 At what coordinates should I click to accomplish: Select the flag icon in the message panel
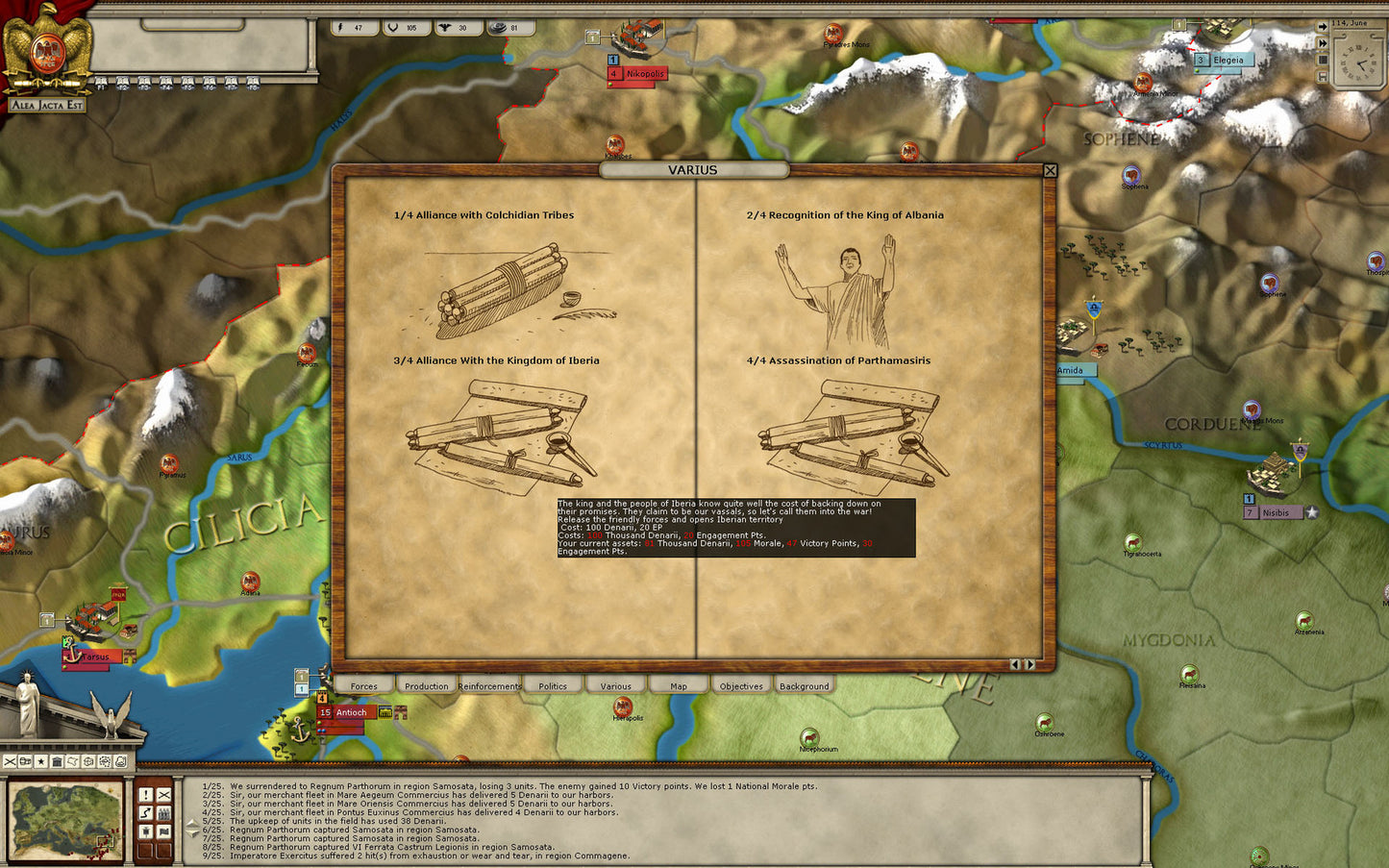tap(164, 831)
